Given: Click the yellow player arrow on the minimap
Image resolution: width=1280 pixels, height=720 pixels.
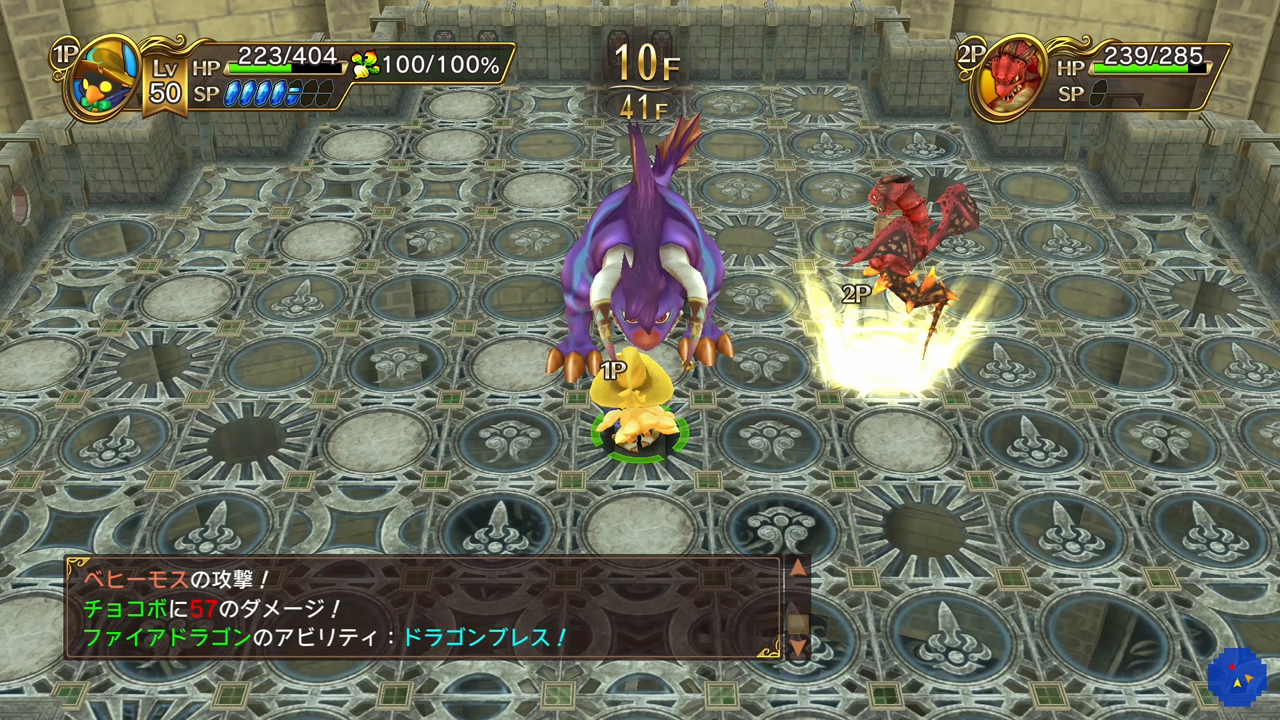Looking at the screenshot, I should click(x=1237, y=684).
